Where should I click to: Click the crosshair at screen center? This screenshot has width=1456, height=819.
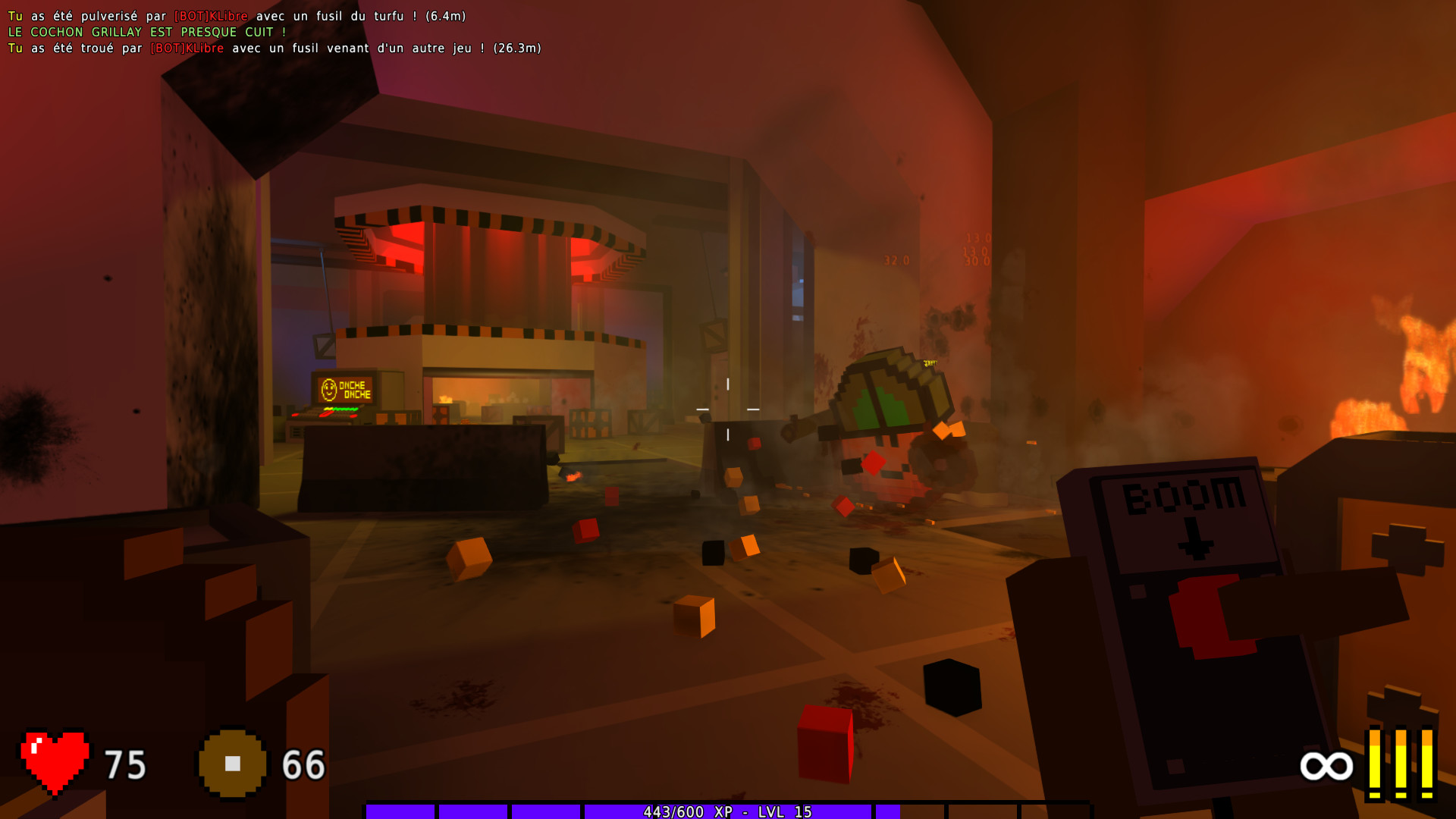click(726, 409)
